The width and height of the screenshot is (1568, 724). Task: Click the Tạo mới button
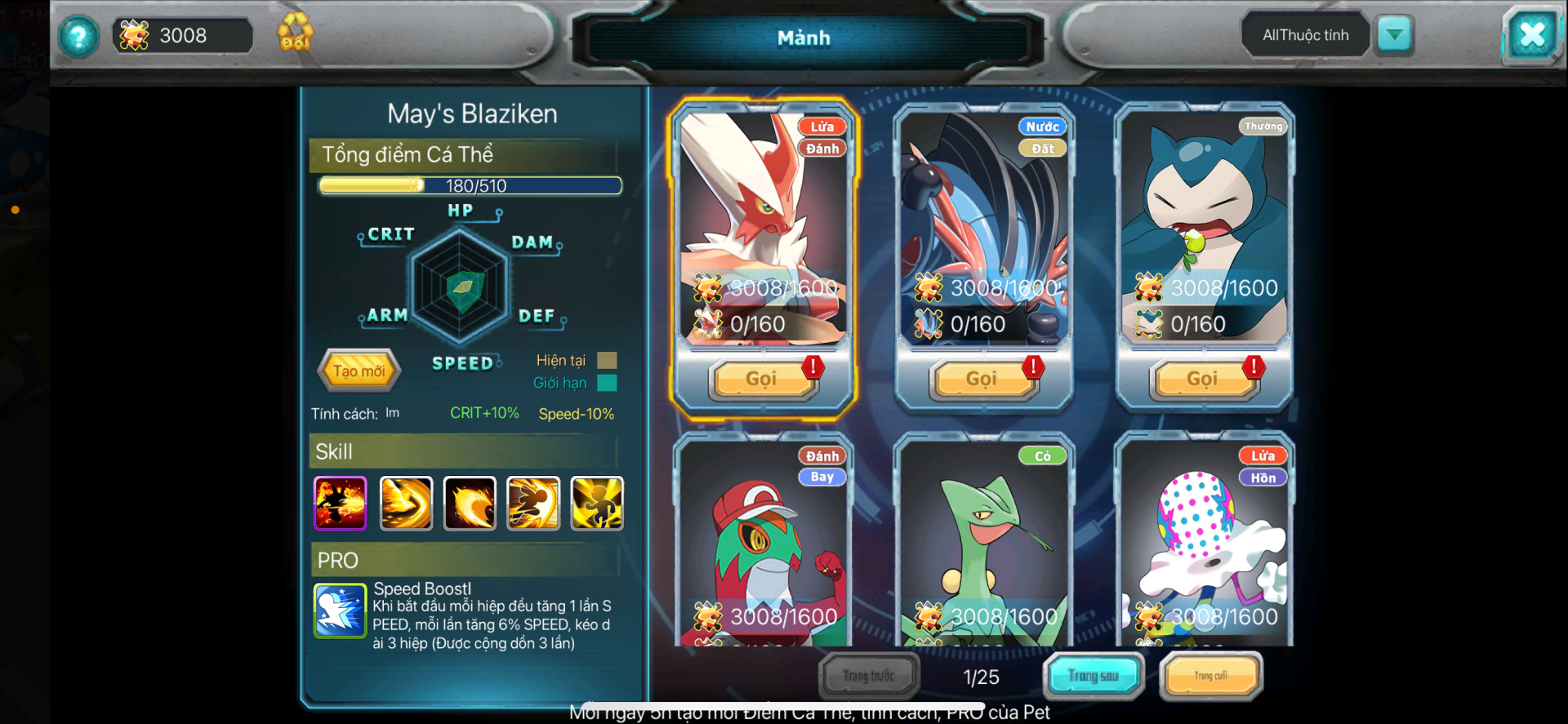coord(359,371)
